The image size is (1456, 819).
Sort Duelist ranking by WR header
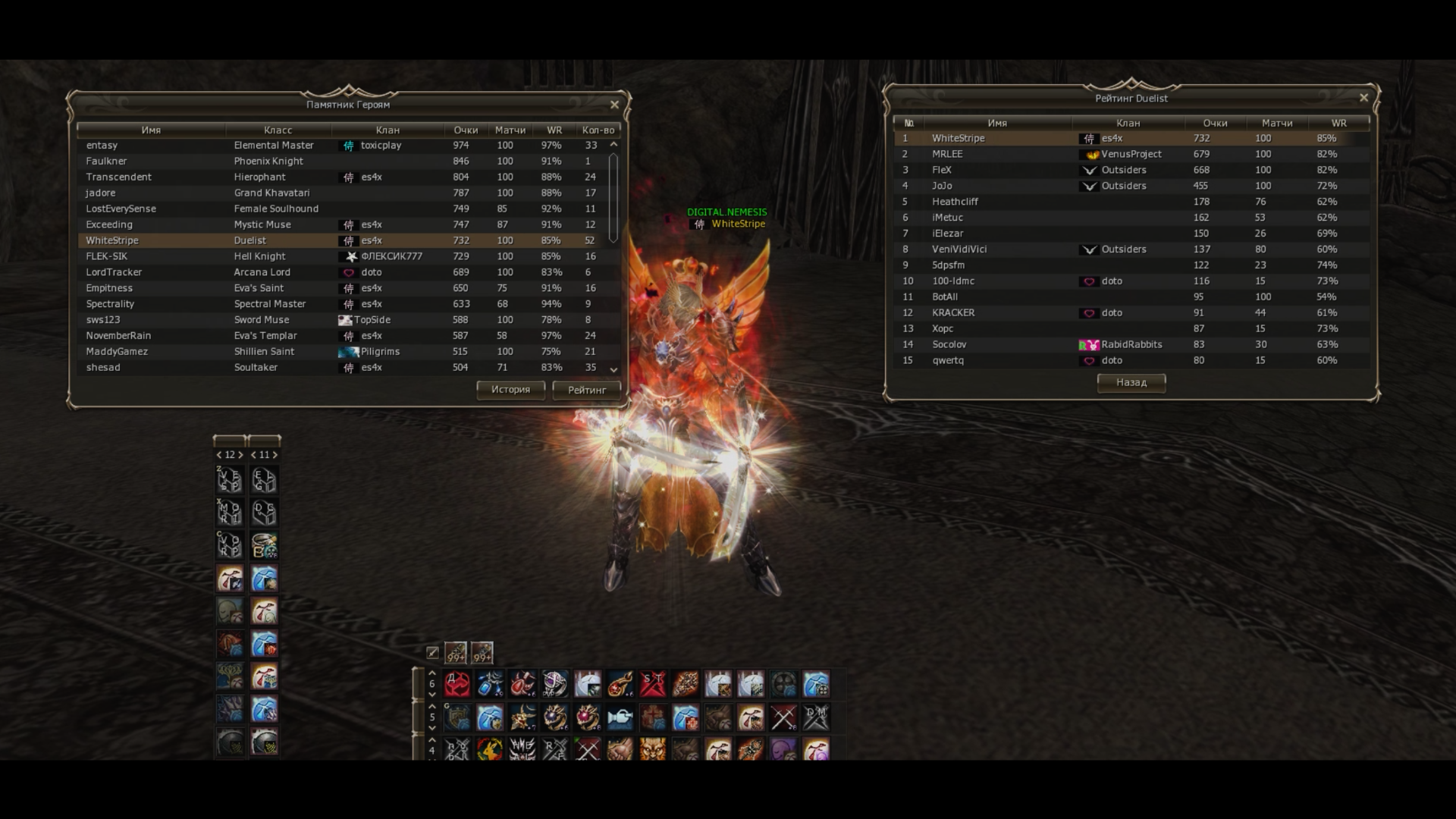(x=1338, y=123)
